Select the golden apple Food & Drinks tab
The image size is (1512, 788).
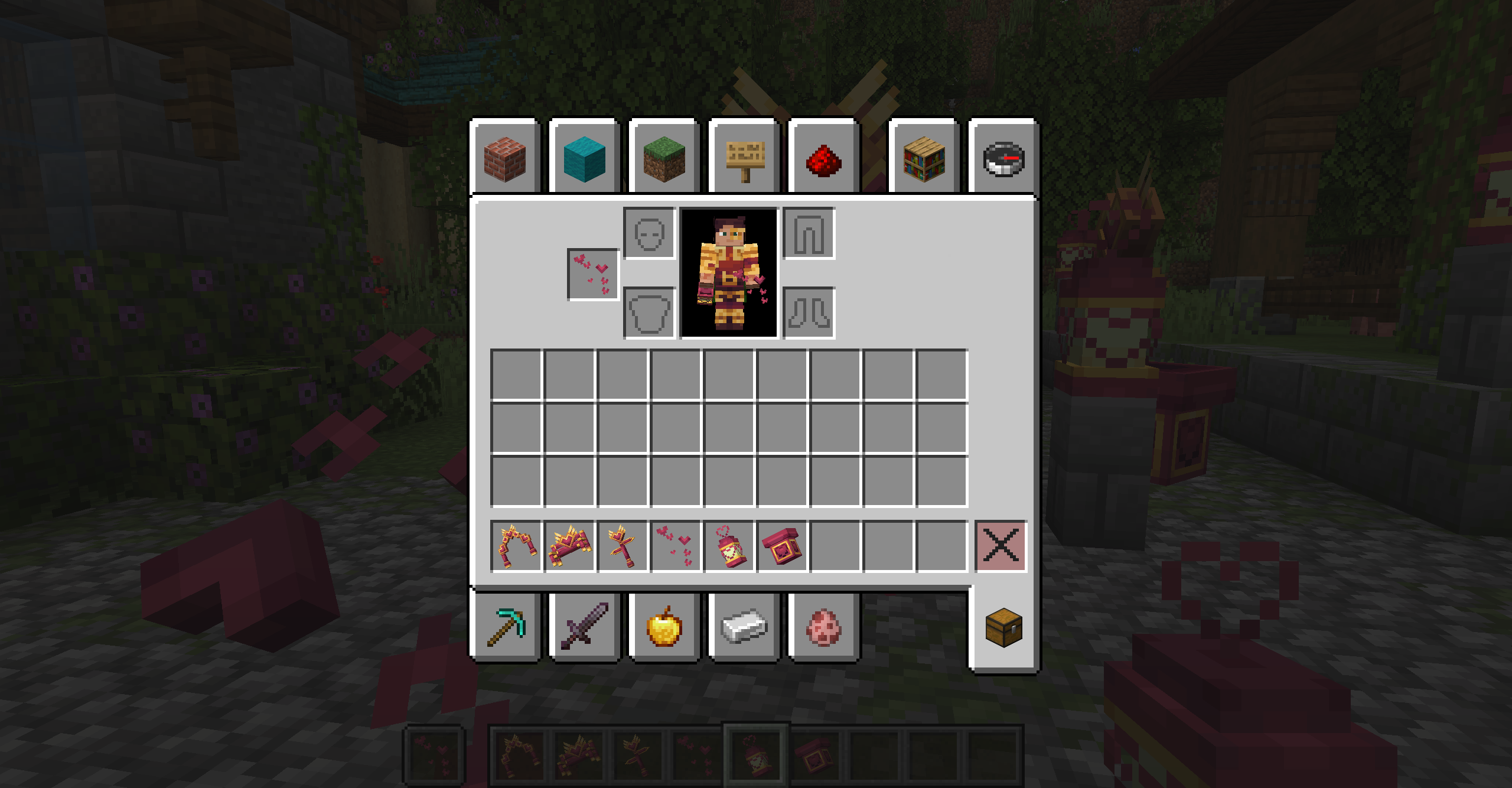click(x=663, y=626)
